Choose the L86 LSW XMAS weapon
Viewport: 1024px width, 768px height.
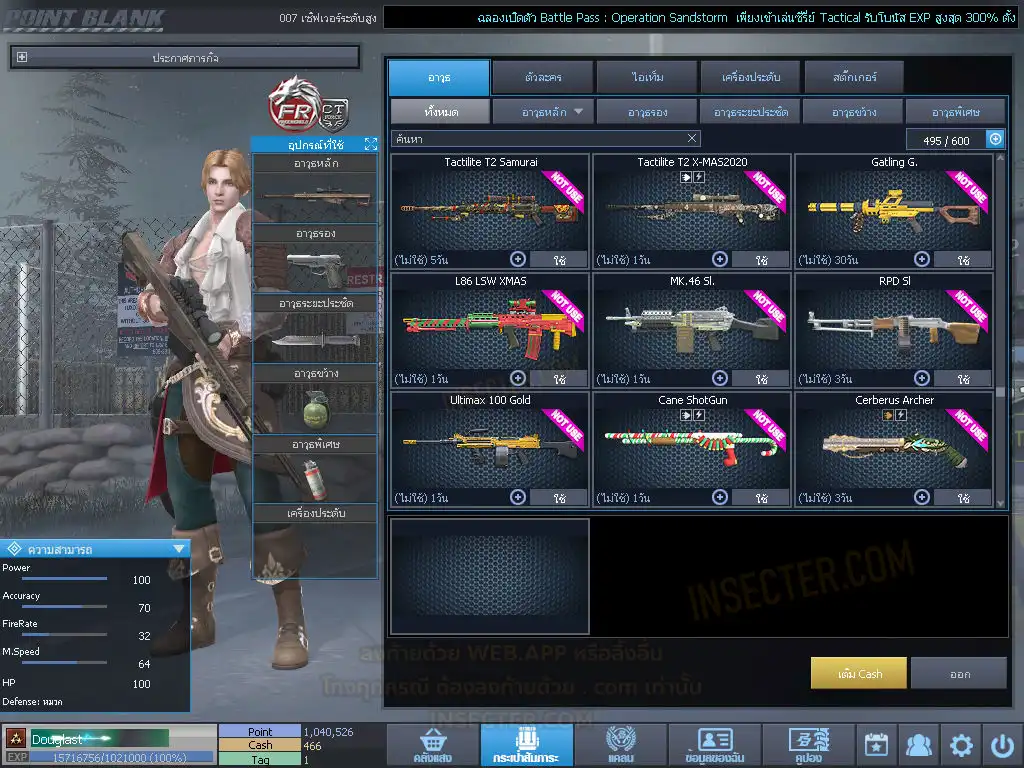(x=488, y=328)
